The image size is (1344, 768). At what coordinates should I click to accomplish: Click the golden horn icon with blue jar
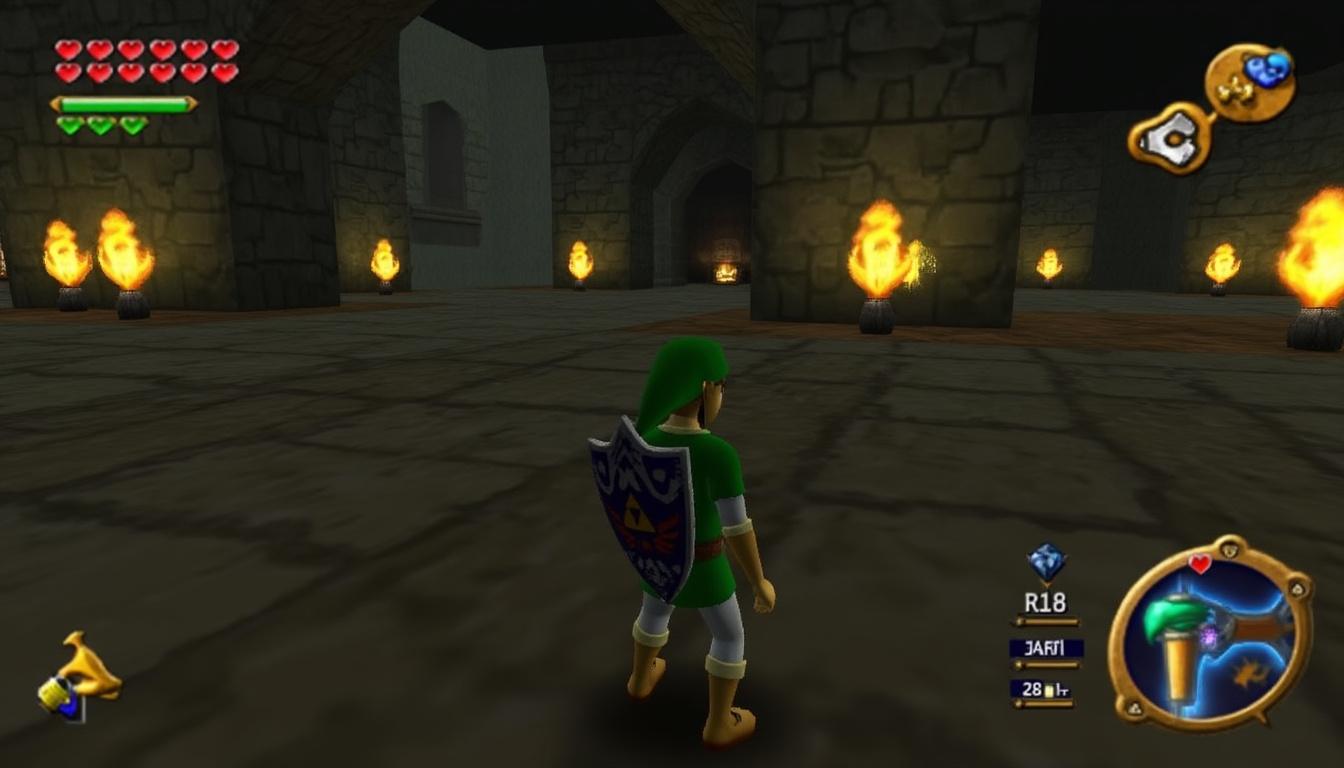[80, 677]
